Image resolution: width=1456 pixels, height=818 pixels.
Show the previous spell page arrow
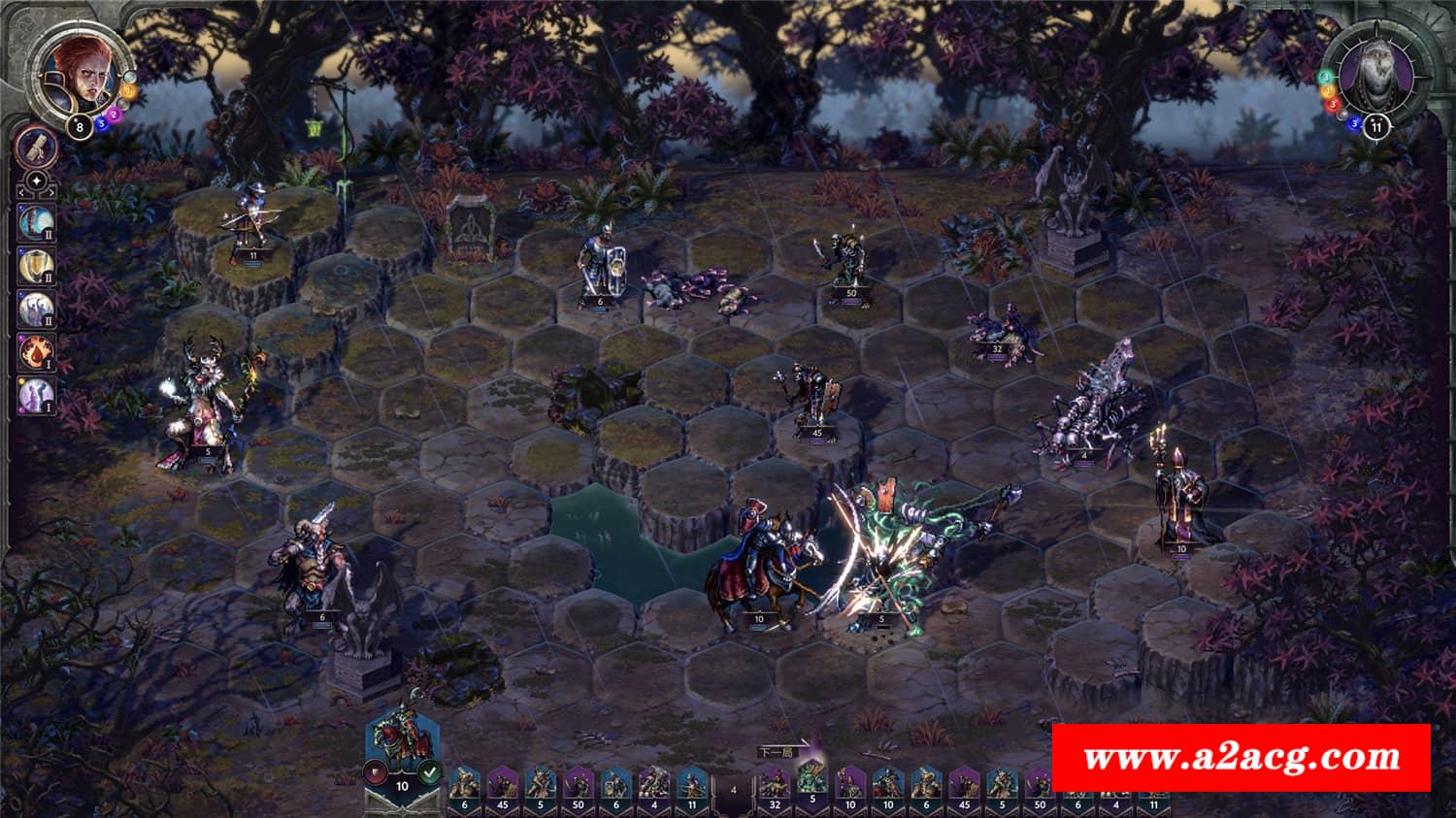[22, 181]
